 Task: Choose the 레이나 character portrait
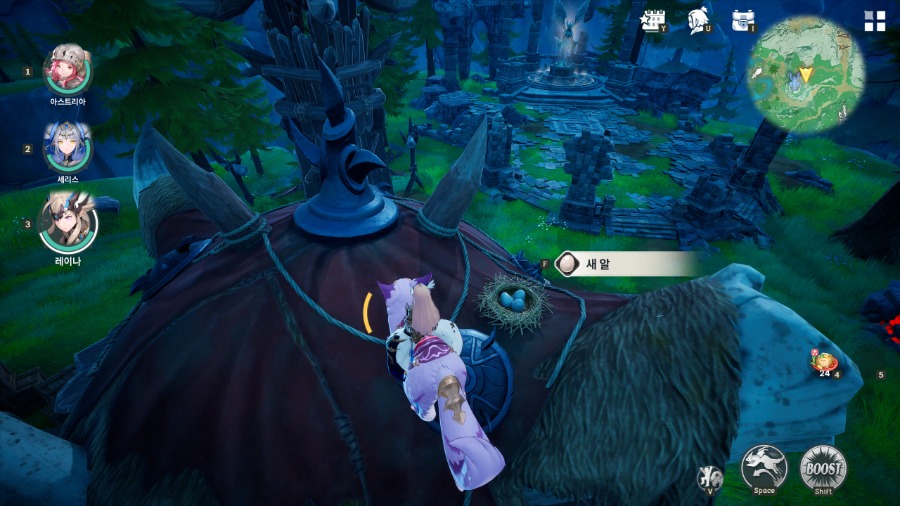point(68,221)
